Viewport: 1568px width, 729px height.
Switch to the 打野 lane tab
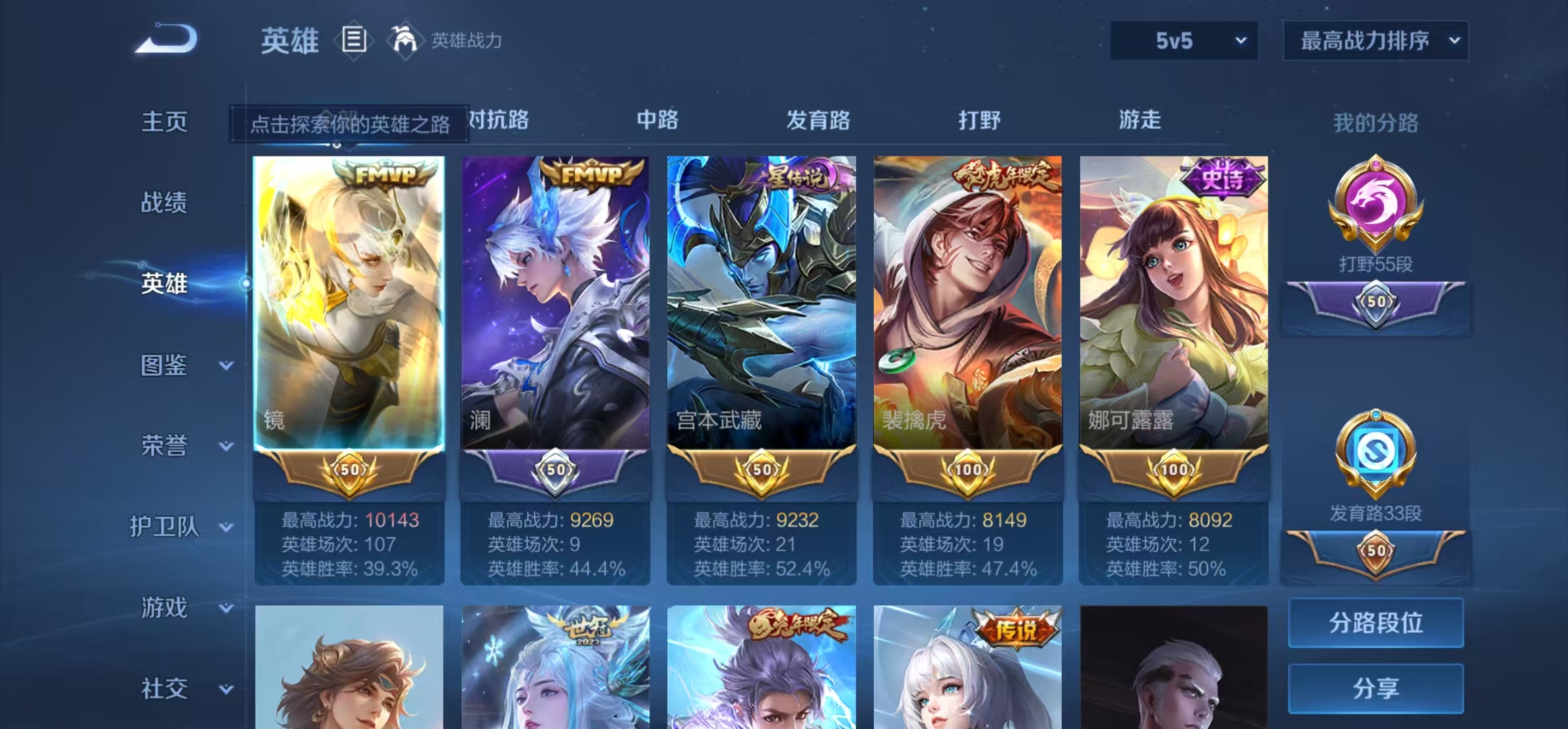coord(979,121)
